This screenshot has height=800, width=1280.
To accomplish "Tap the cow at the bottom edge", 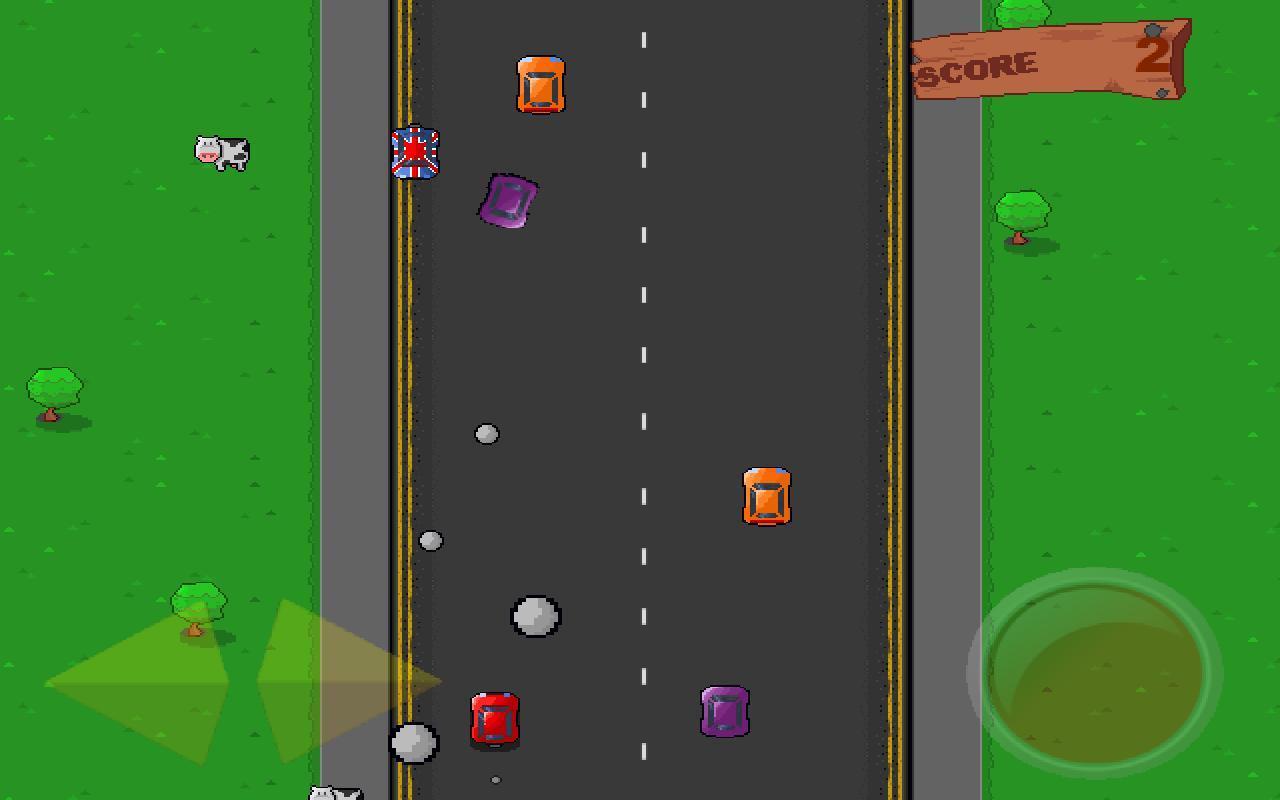I will (x=333, y=793).
